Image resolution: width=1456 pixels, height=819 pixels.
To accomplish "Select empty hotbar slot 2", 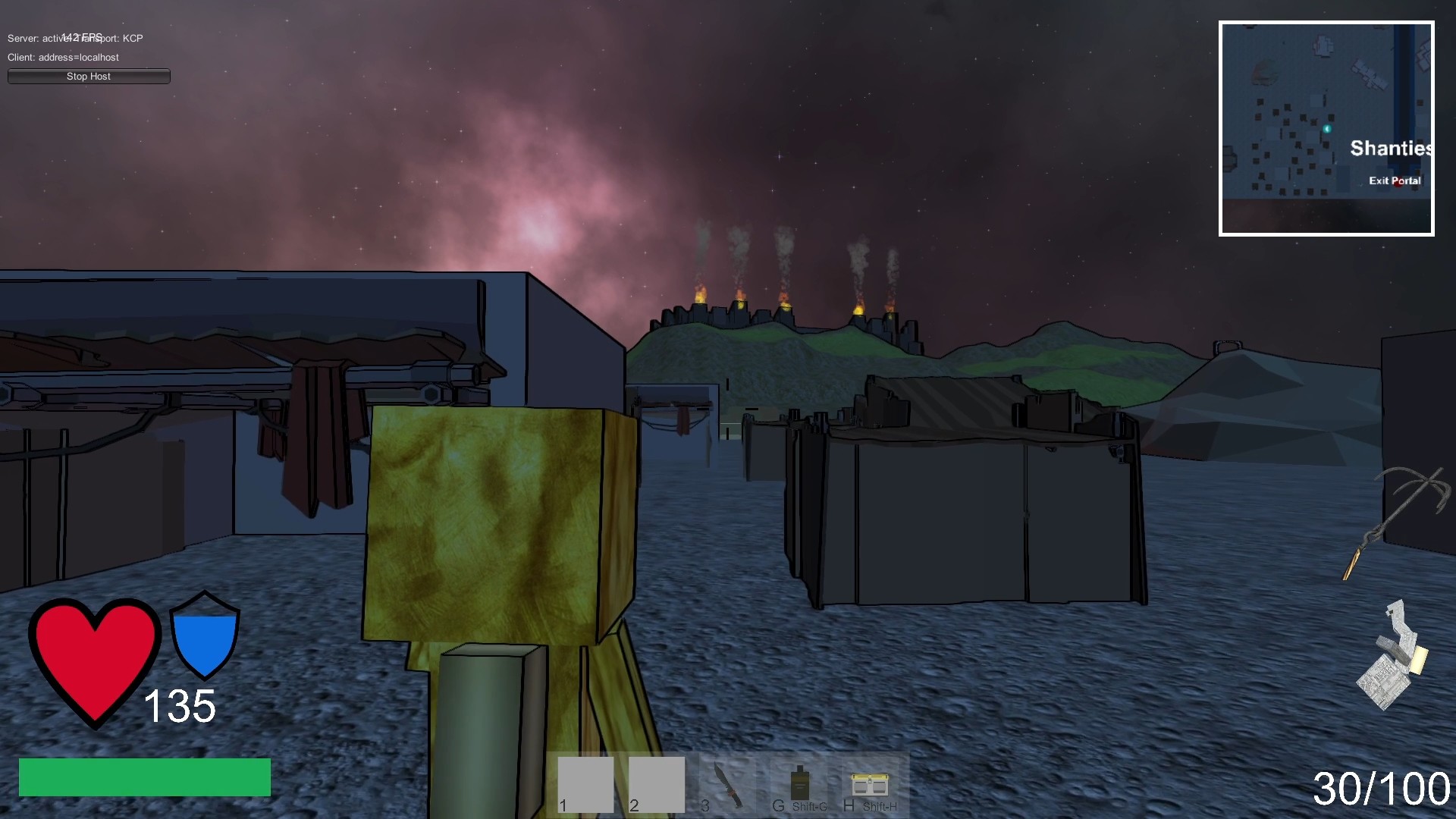I will (656, 786).
